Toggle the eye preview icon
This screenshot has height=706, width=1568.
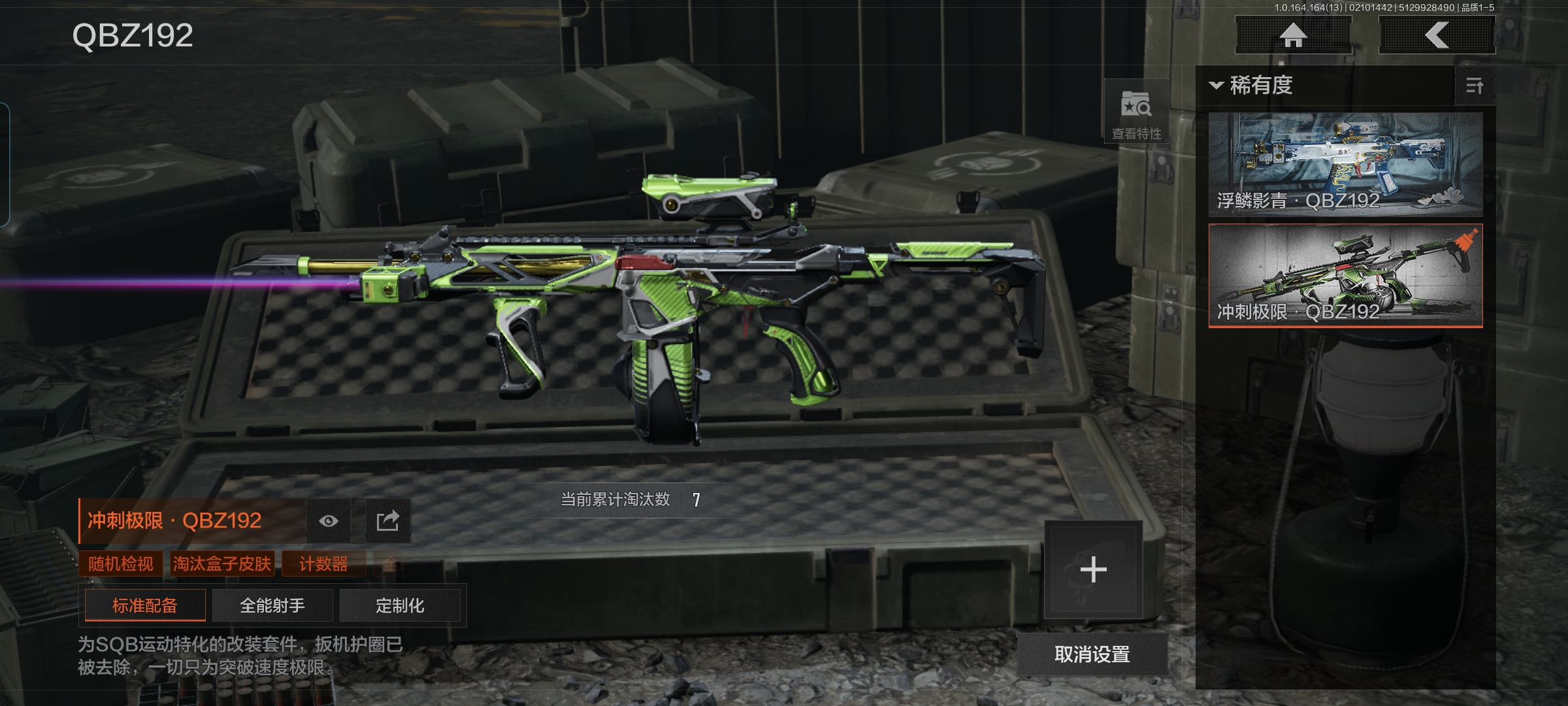pyautogui.click(x=329, y=521)
